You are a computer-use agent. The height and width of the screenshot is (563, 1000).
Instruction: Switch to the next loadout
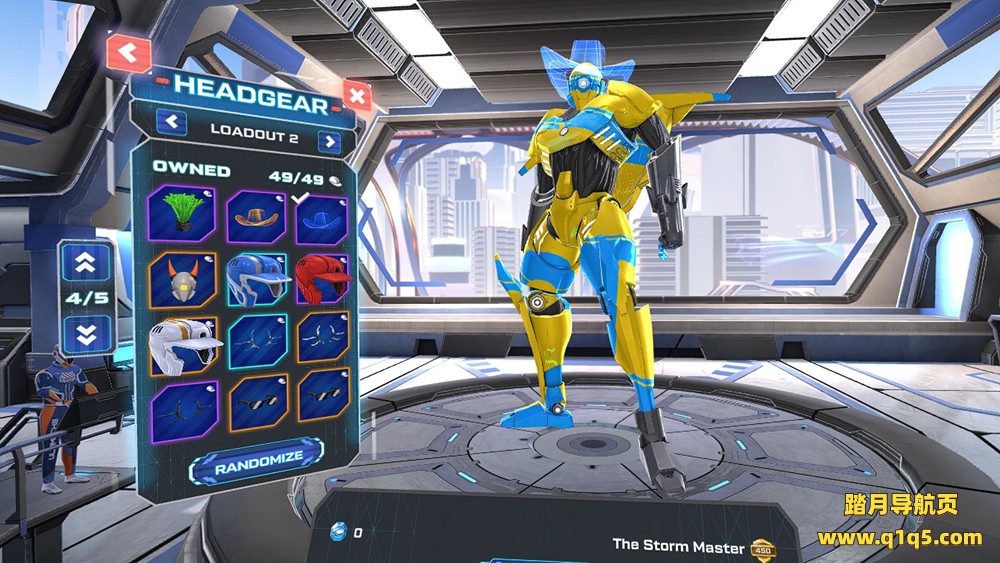(x=329, y=141)
